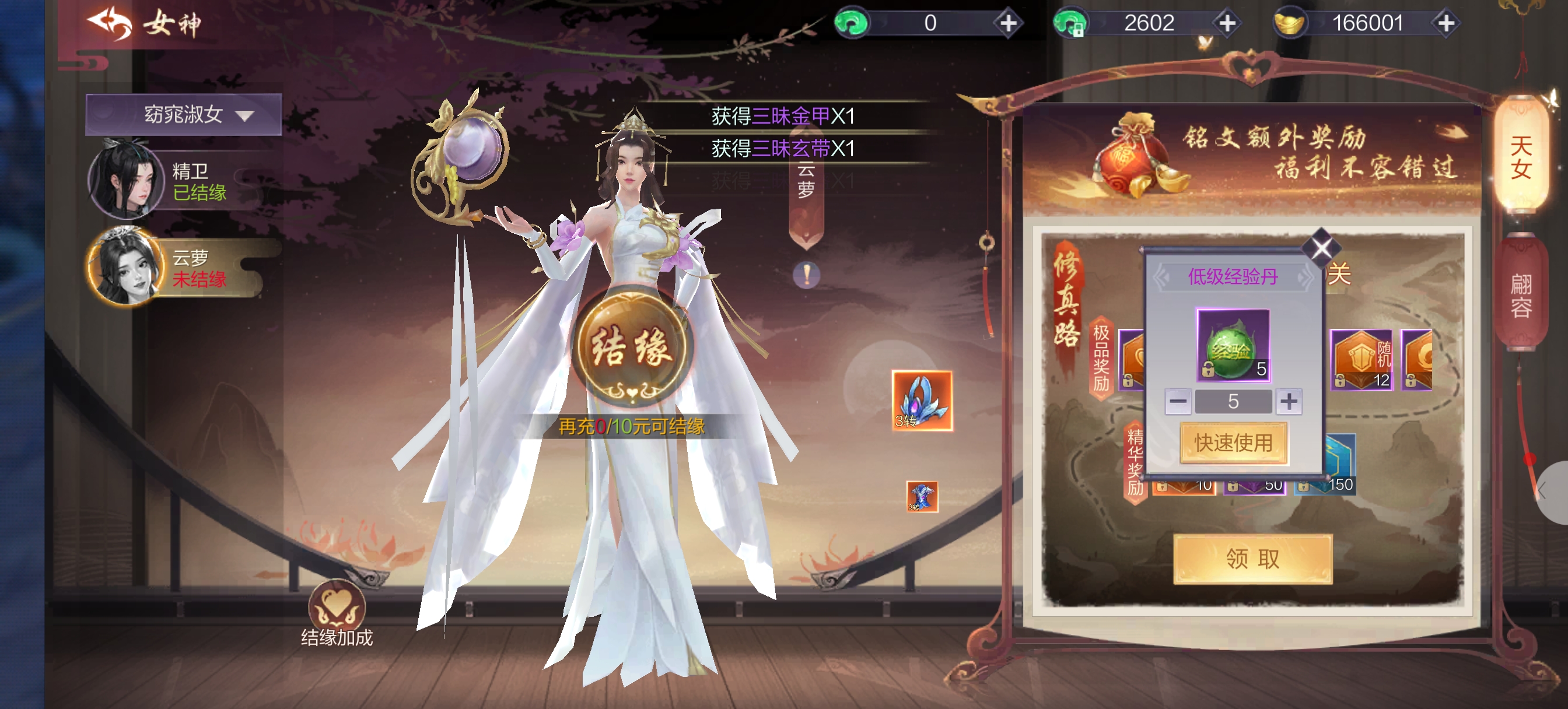Switch to the 天女 lantern tab
This screenshot has height=709, width=1568.
tap(1521, 157)
